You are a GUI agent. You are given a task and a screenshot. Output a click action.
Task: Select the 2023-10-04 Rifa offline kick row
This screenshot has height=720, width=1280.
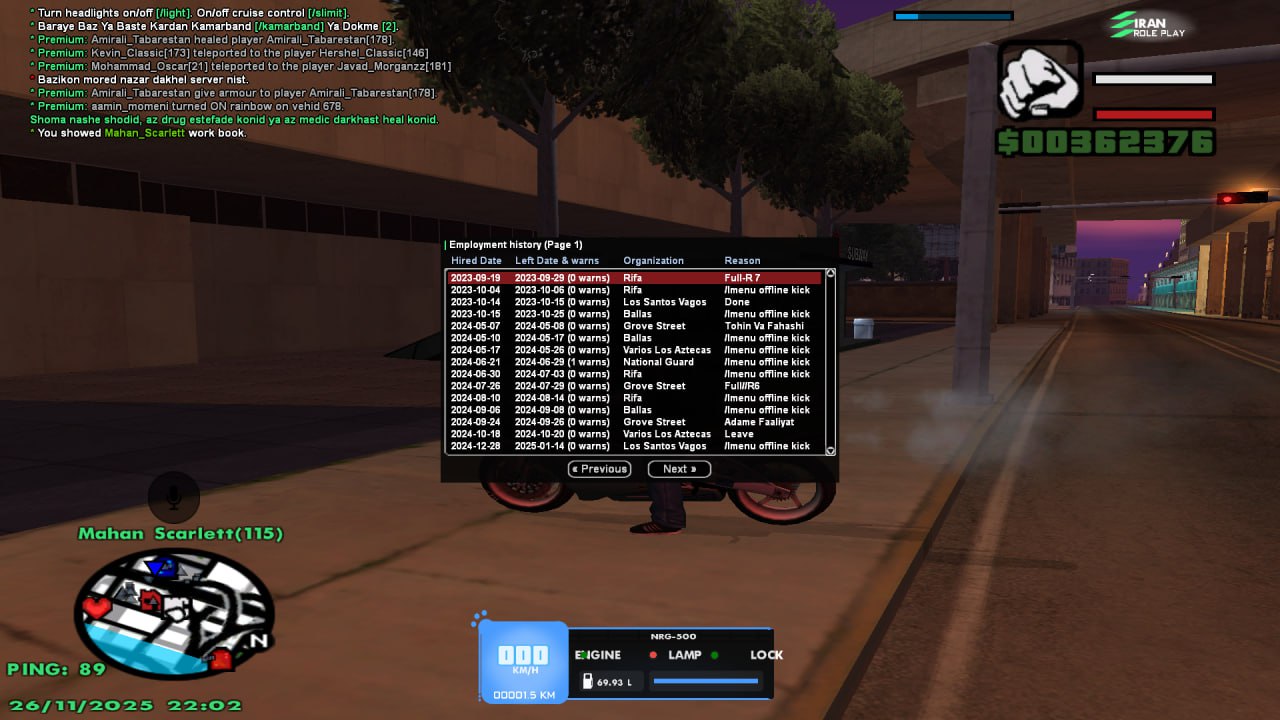[x=635, y=290]
